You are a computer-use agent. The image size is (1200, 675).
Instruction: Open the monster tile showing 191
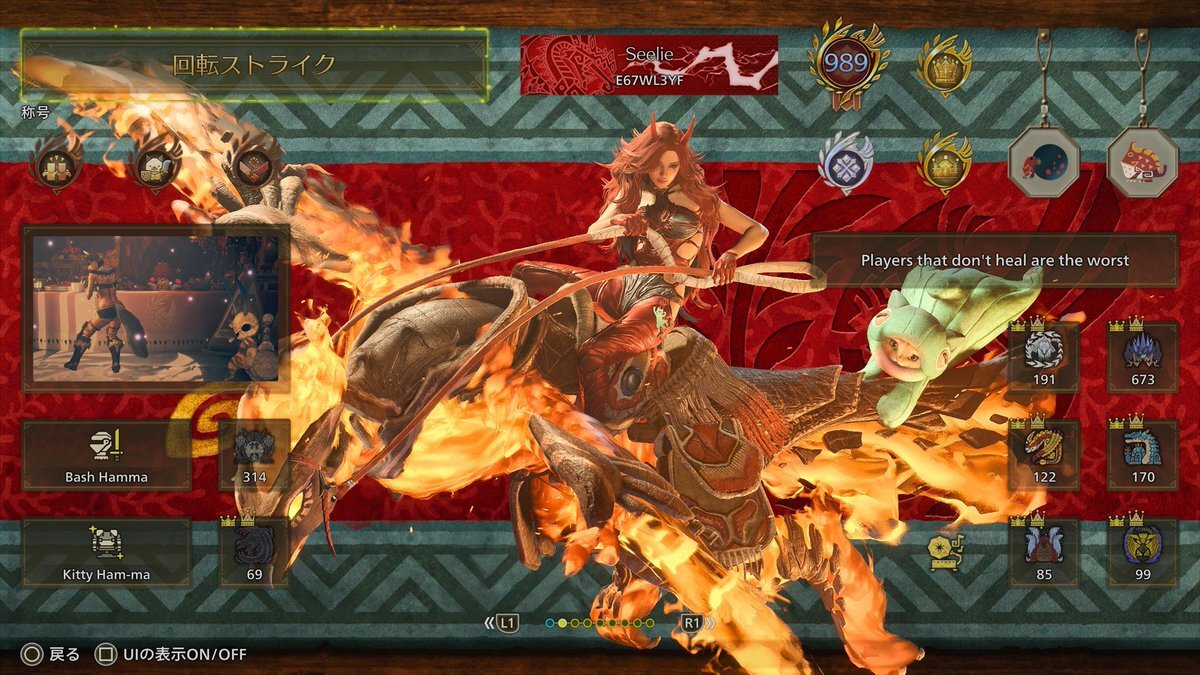click(x=1043, y=357)
